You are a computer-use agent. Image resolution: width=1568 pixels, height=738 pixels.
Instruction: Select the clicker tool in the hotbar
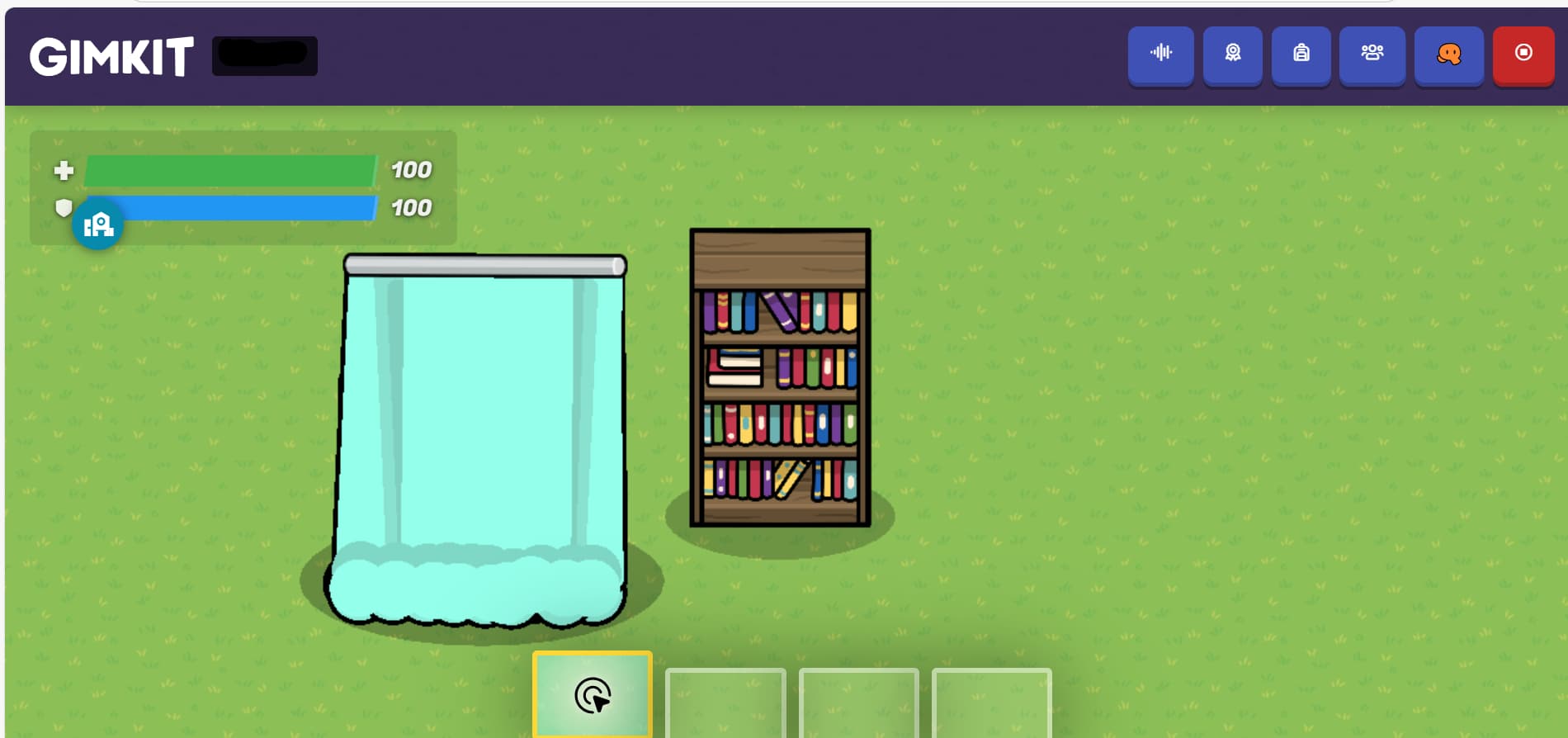(x=592, y=696)
